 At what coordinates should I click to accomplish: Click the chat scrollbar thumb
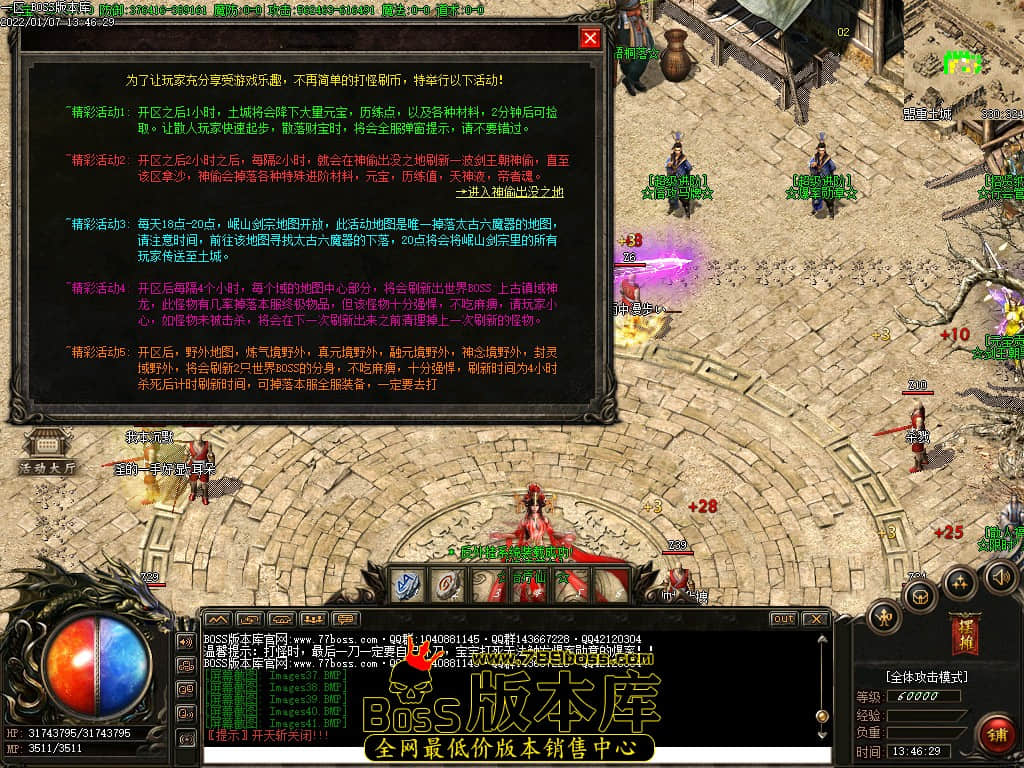coord(822,716)
